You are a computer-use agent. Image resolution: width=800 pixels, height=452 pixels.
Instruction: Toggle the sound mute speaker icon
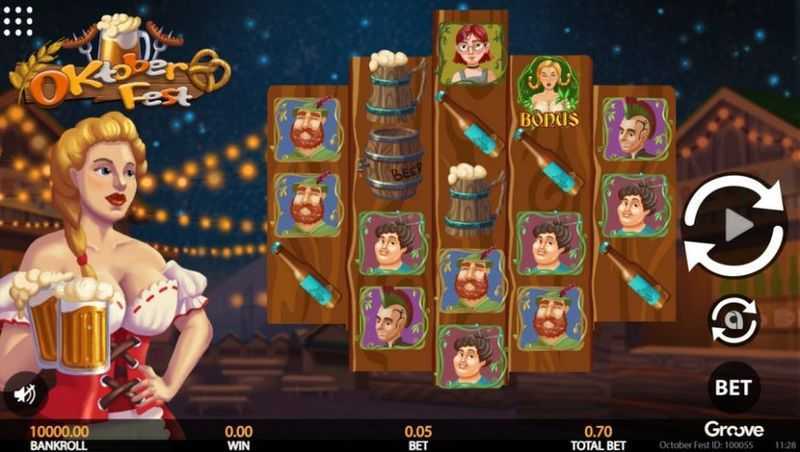tap(24, 393)
